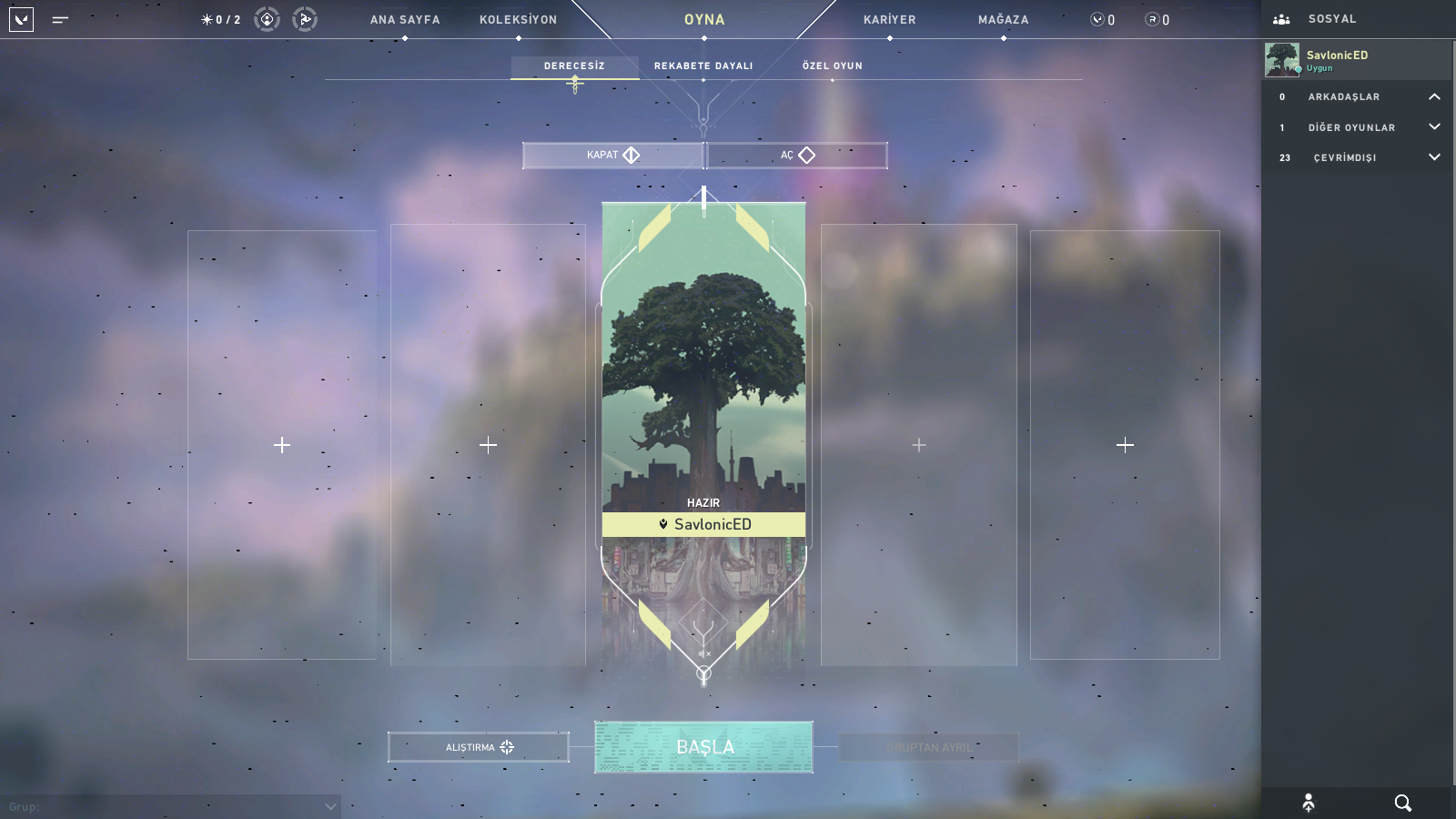Viewport: 1456px width, 819px height.
Task: Open the ALIŞTIRMA practice mode
Action: pos(479,747)
